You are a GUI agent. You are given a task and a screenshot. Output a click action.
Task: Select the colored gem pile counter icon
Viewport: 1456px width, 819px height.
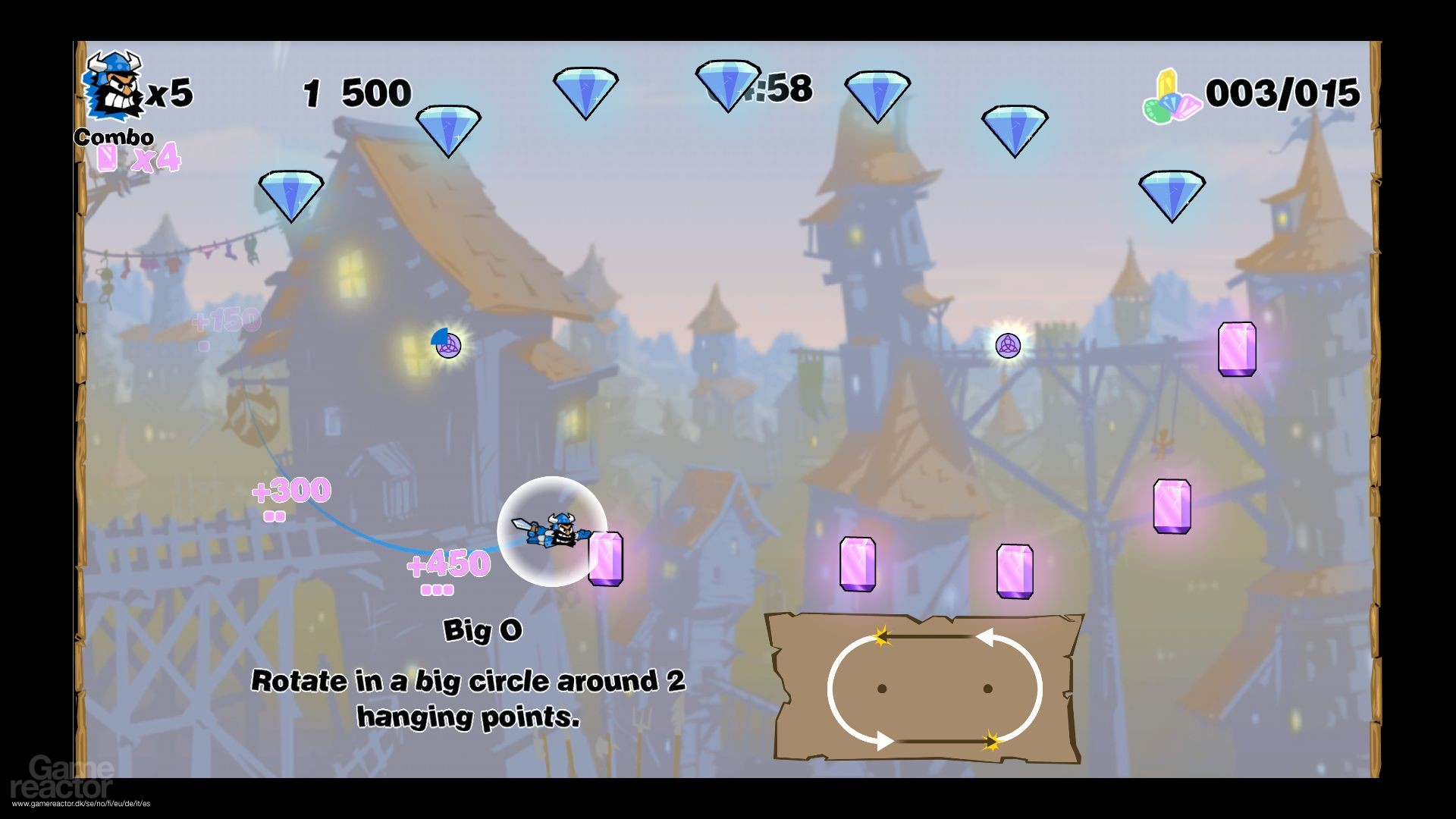click(x=1171, y=98)
